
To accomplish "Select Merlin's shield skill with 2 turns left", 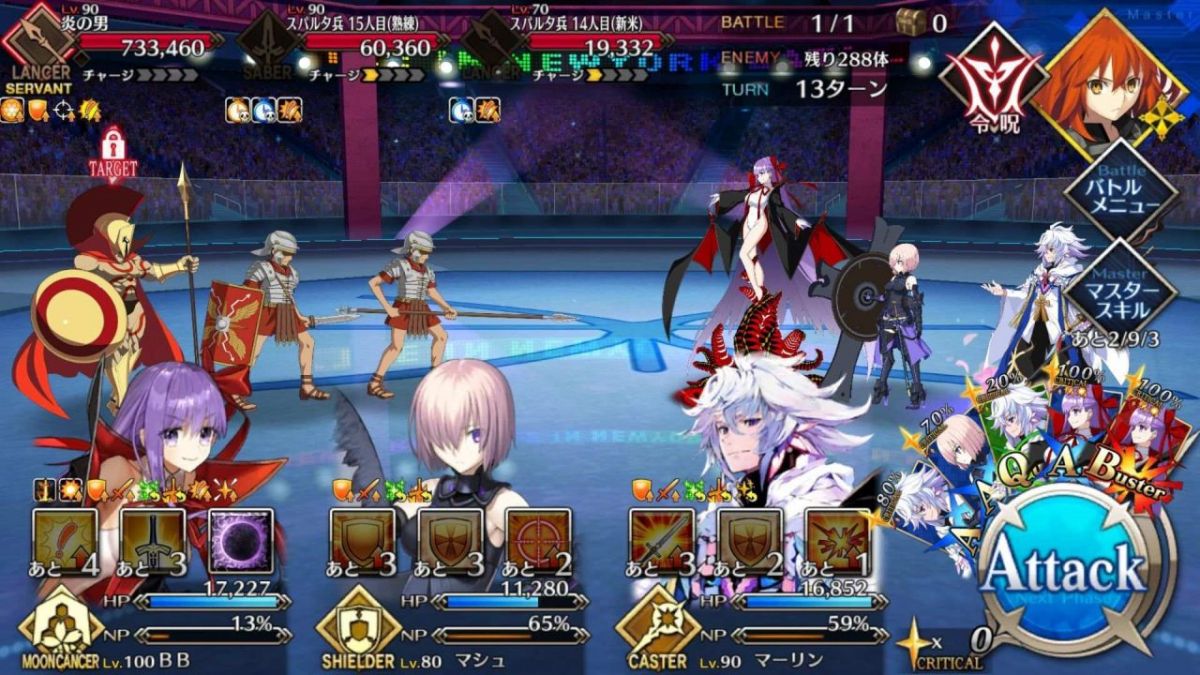I will coord(749,541).
